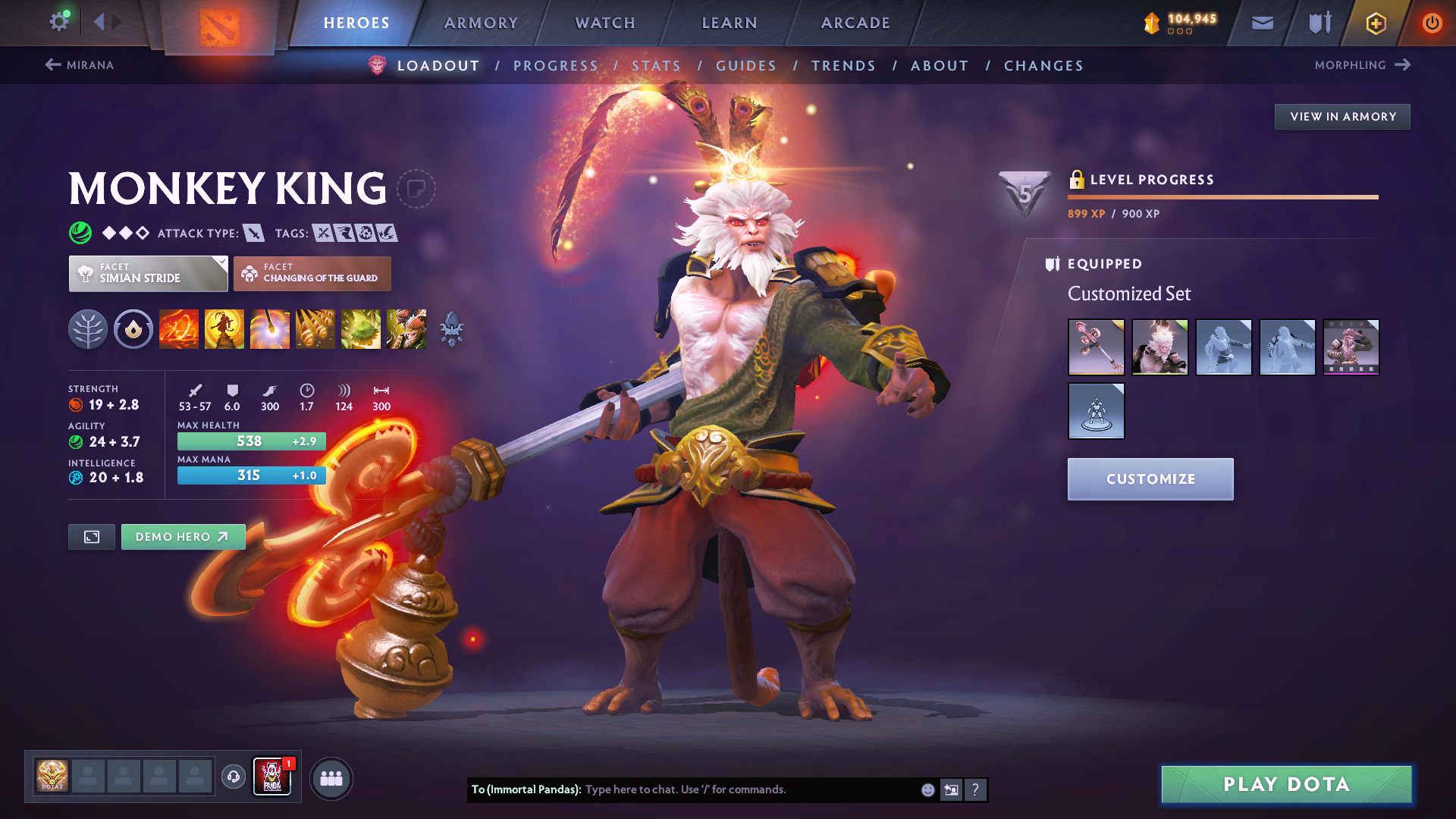
Task: Quit the game with the power button
Action: 1432,23
